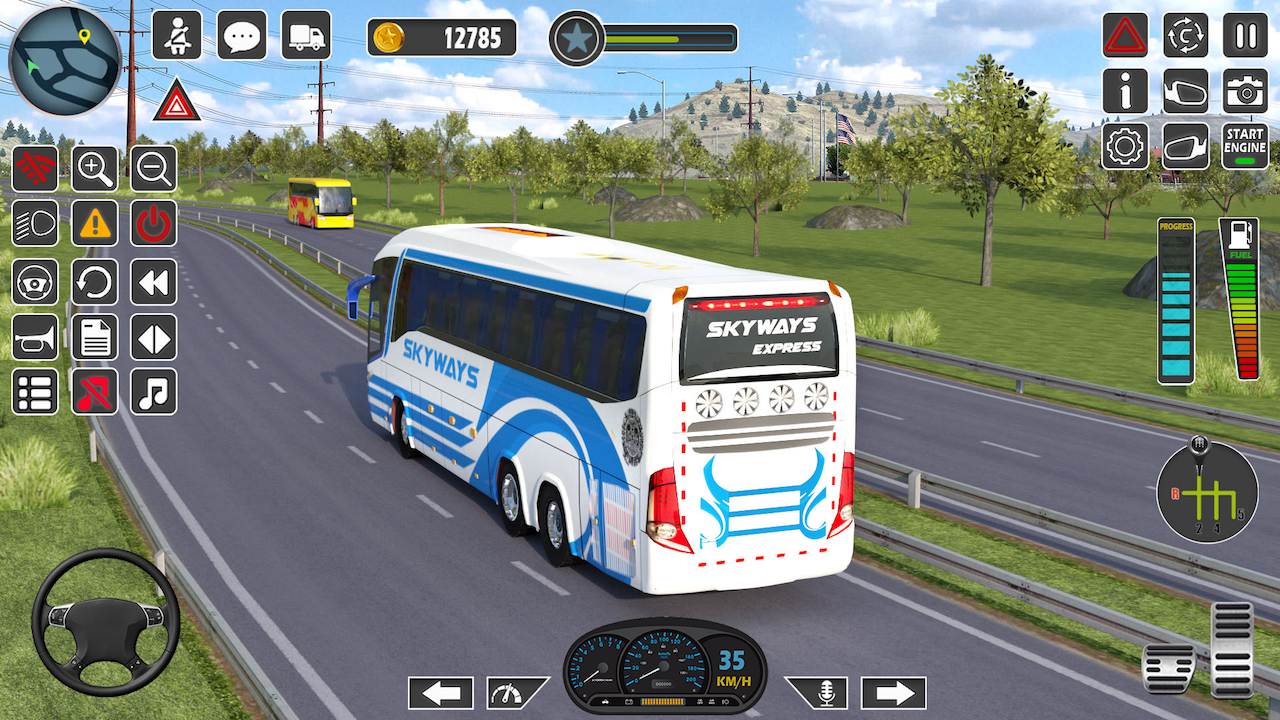The width and height of the screenshot is (1280, 720).
Task: Honk the horn icon
Action: (x=35, y=338)
